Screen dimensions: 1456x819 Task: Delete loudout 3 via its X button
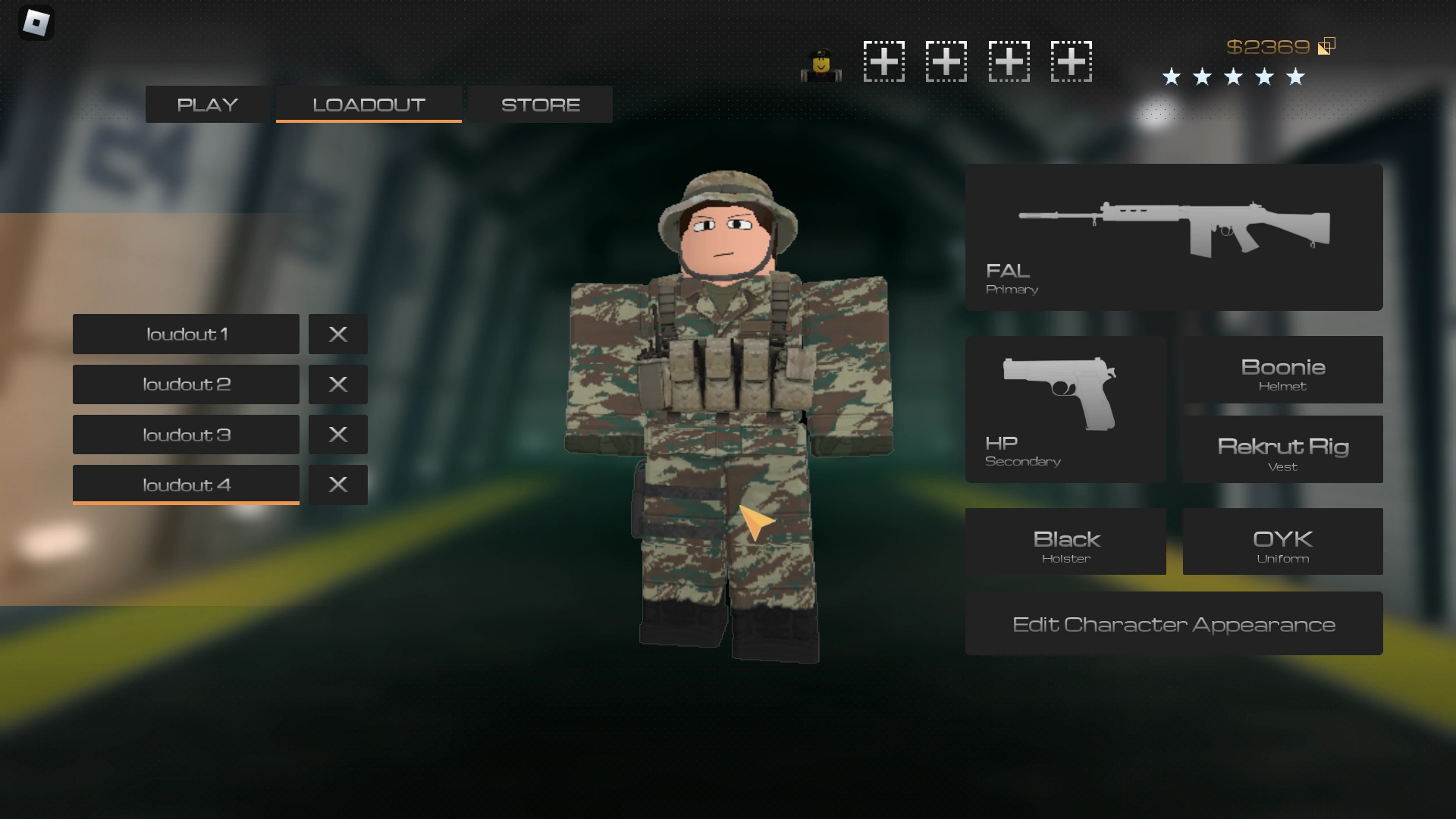337,435
